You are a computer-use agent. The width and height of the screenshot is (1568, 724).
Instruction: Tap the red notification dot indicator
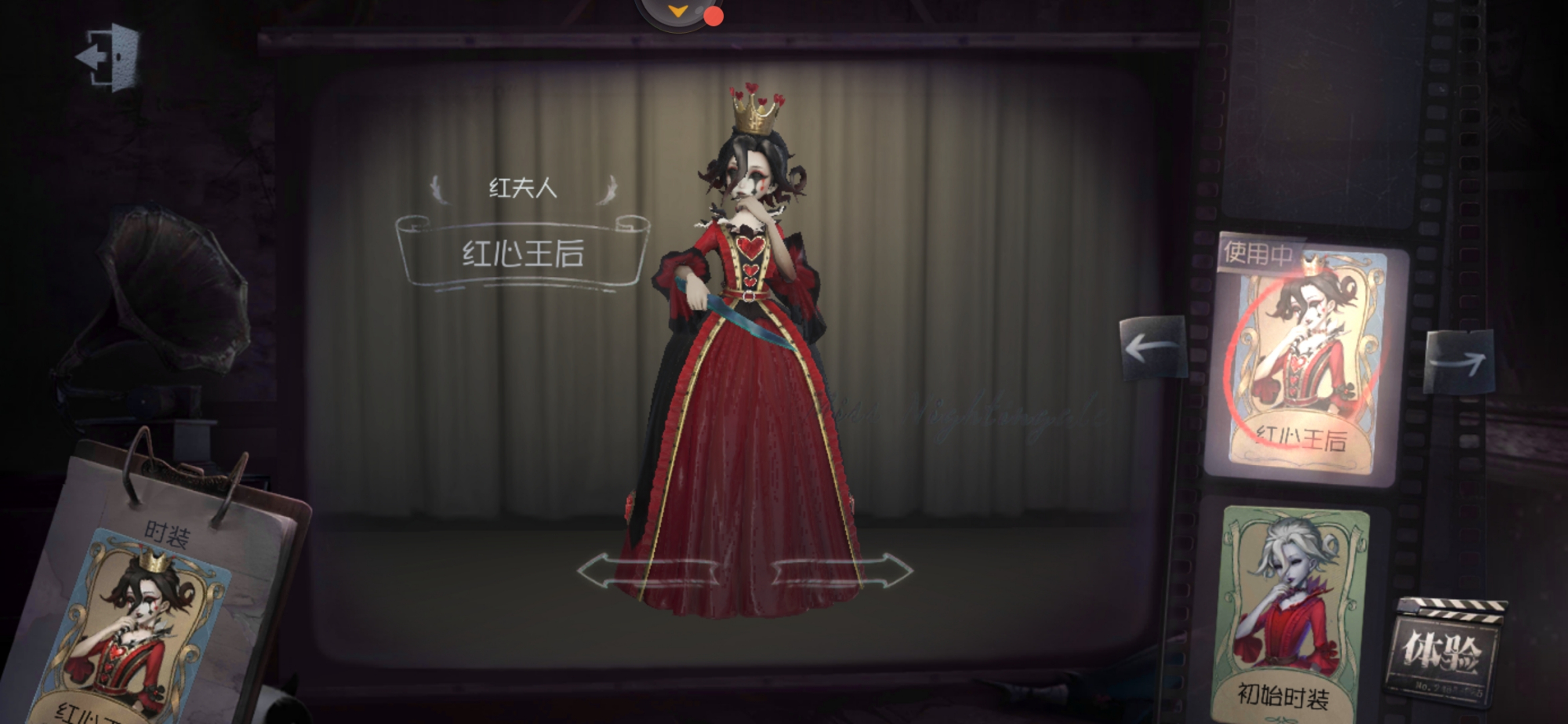pyautogui.click(x=714, y=13)
